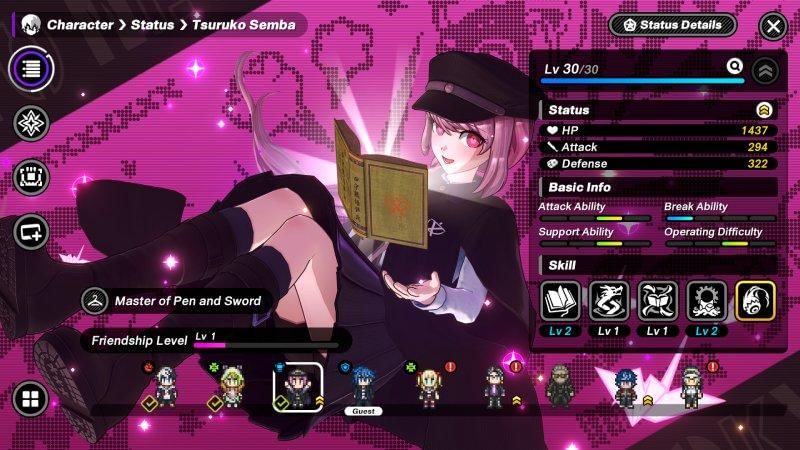The height and width of the screenshot is (450, 800).
Task: Open the robot face equipment tab
Action: pyautogui.click(x=32, y=177)
